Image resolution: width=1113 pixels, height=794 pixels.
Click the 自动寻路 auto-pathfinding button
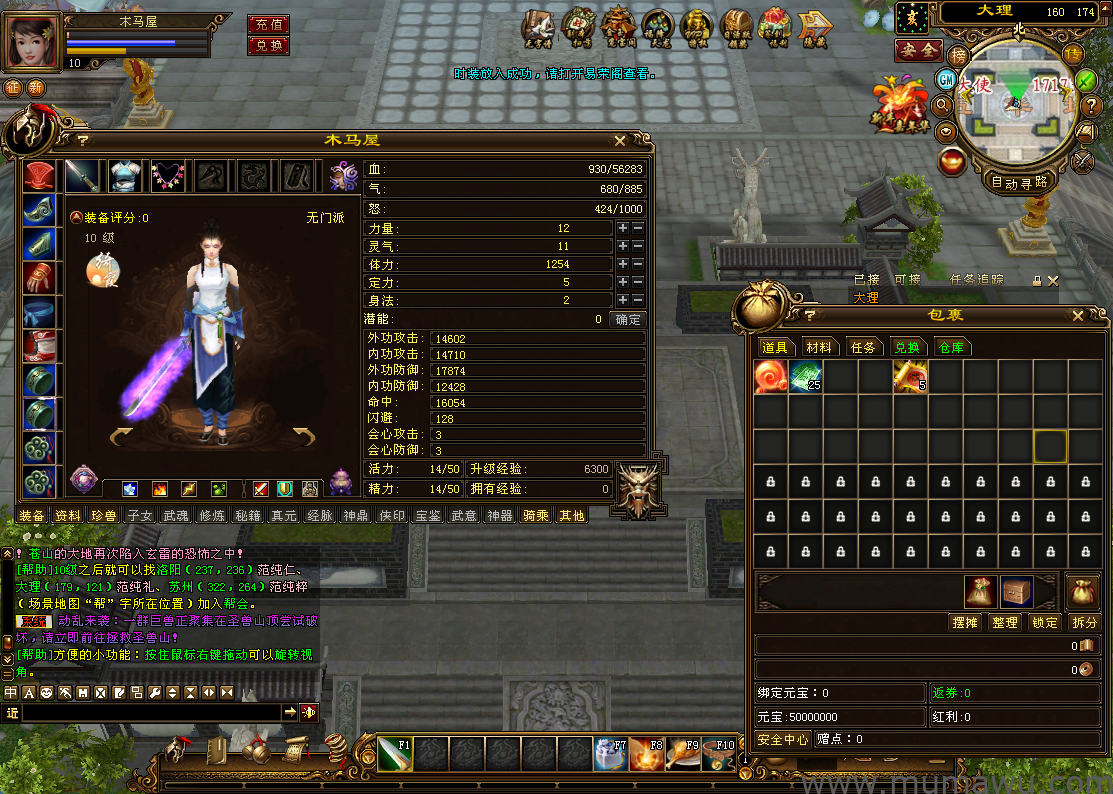[x=1019, y=182]
